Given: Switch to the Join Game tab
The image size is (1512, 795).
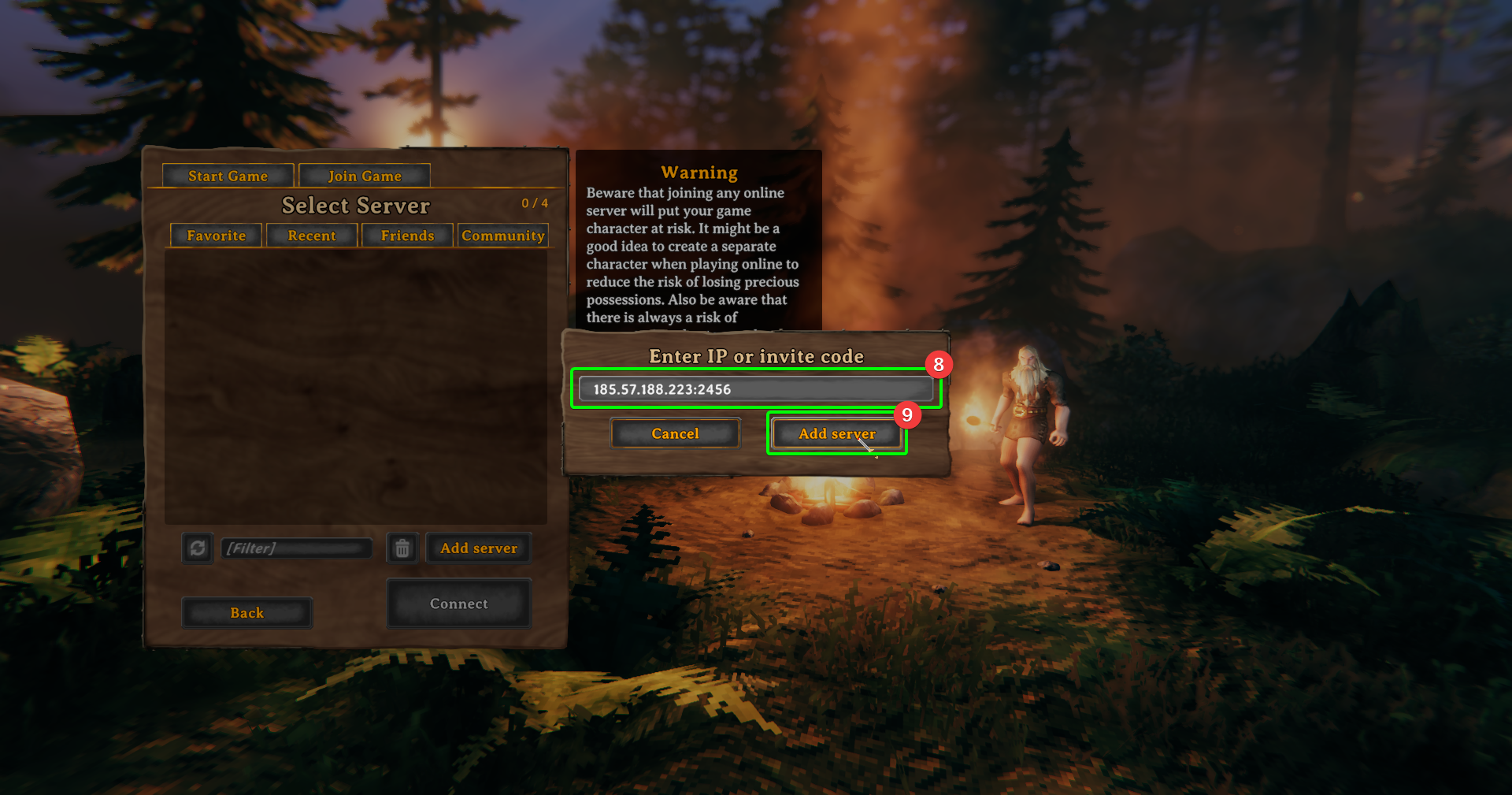Looking at the screenshot, I should point(365,175).
